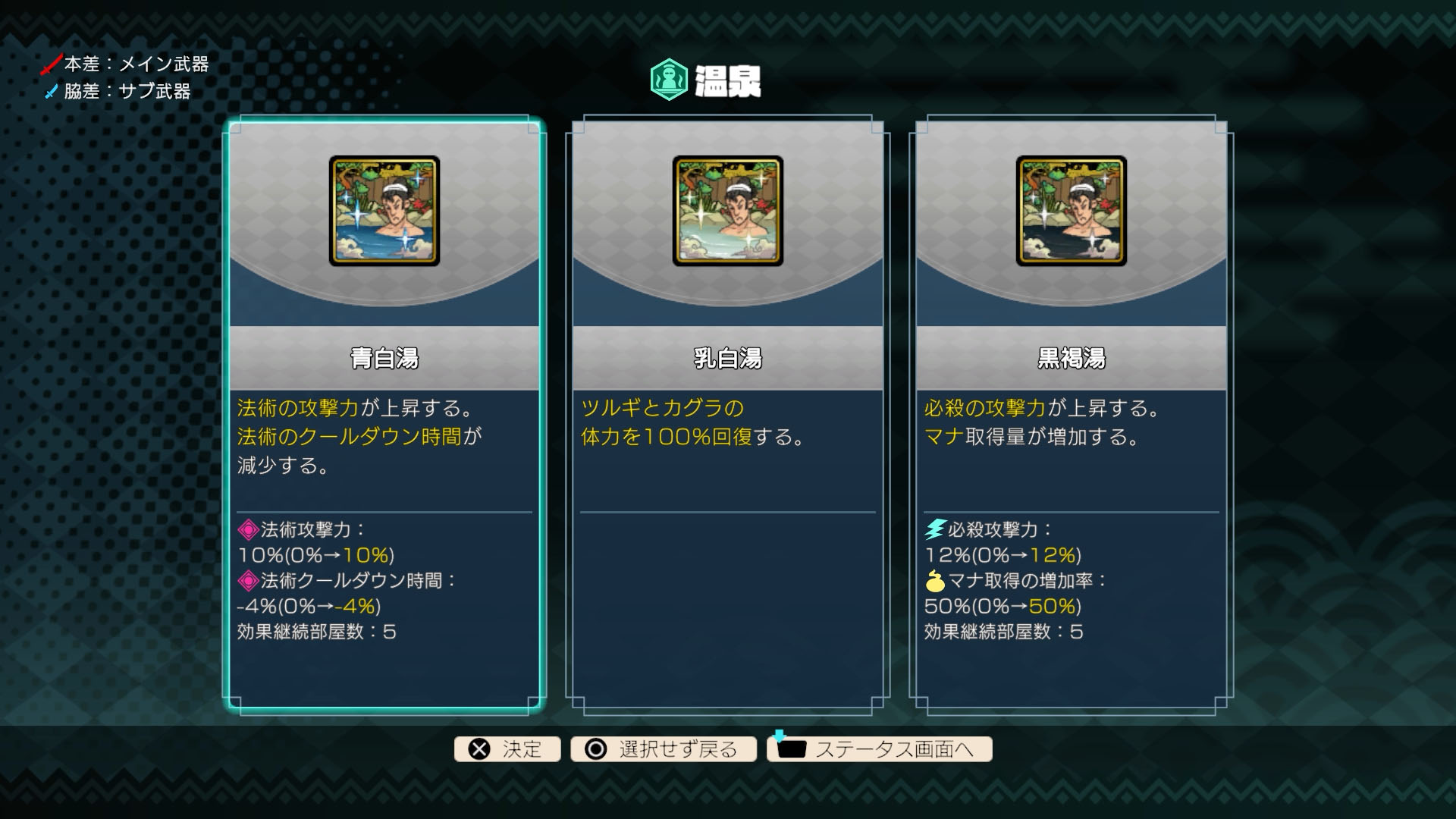1456x819 pixels.
Task: Open the ステータス画面へ status screen button
Action: click(x=880, y=749)
